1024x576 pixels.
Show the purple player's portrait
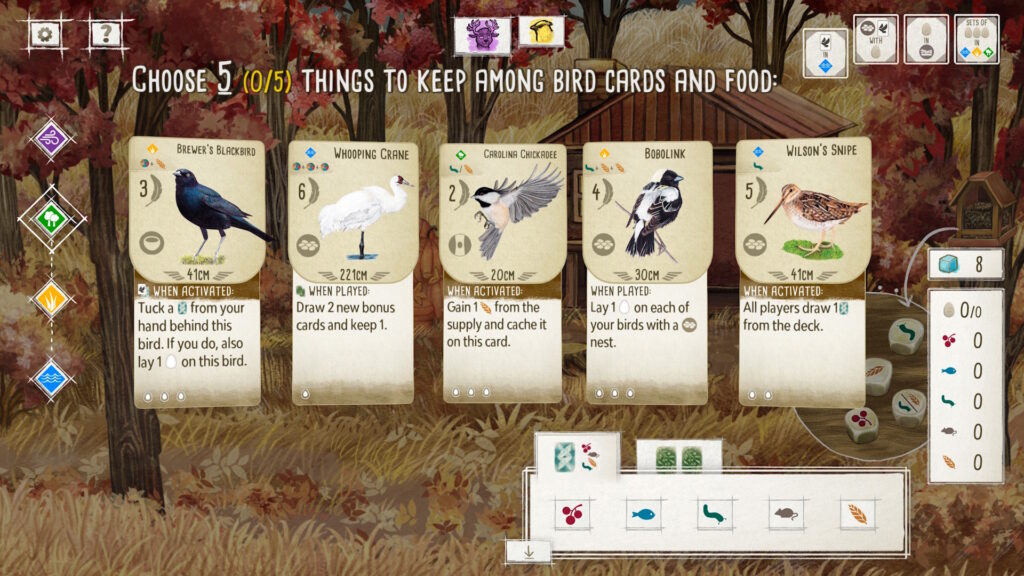click(482, 35)
